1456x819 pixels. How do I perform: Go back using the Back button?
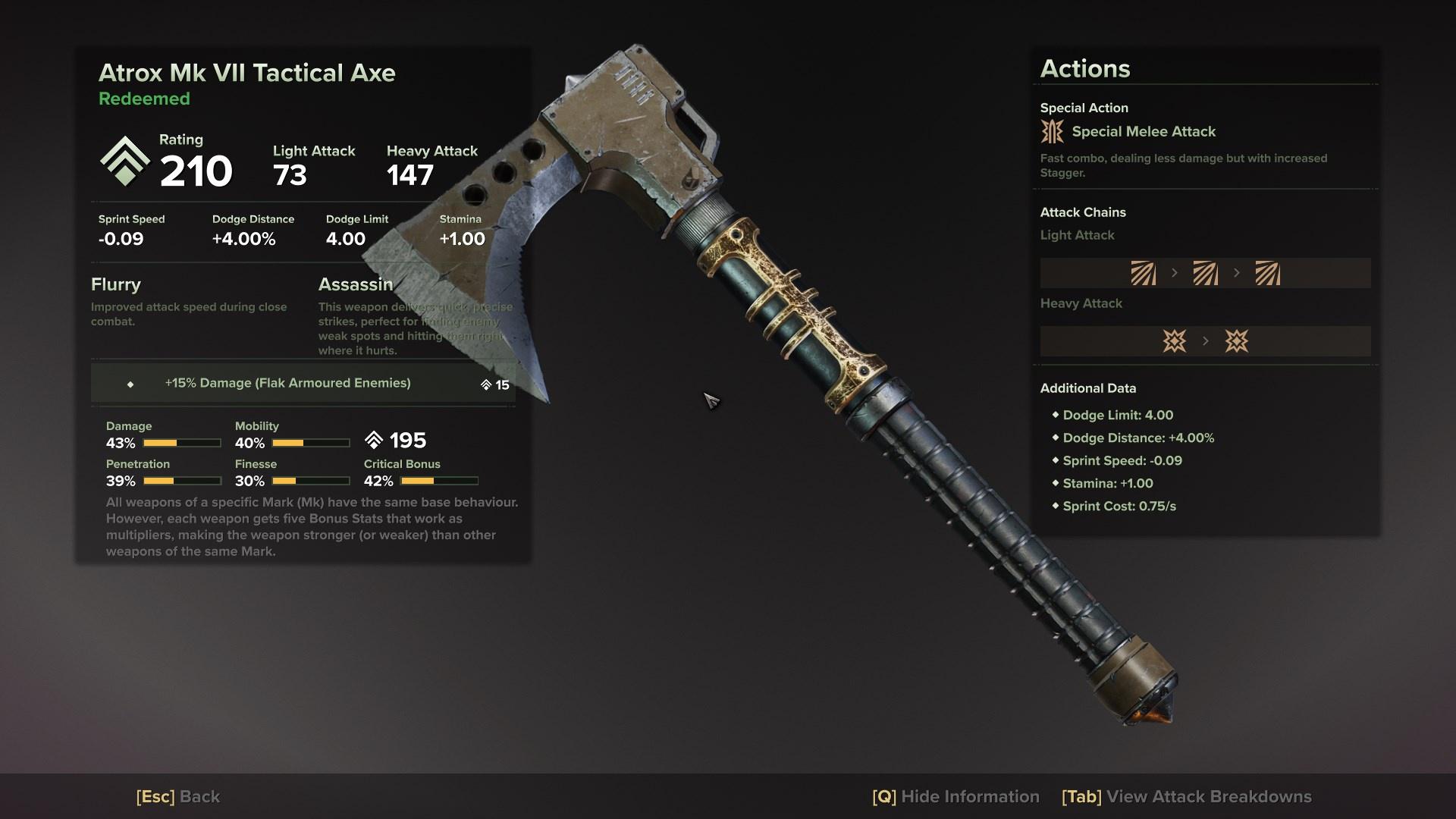click(178, 796)
